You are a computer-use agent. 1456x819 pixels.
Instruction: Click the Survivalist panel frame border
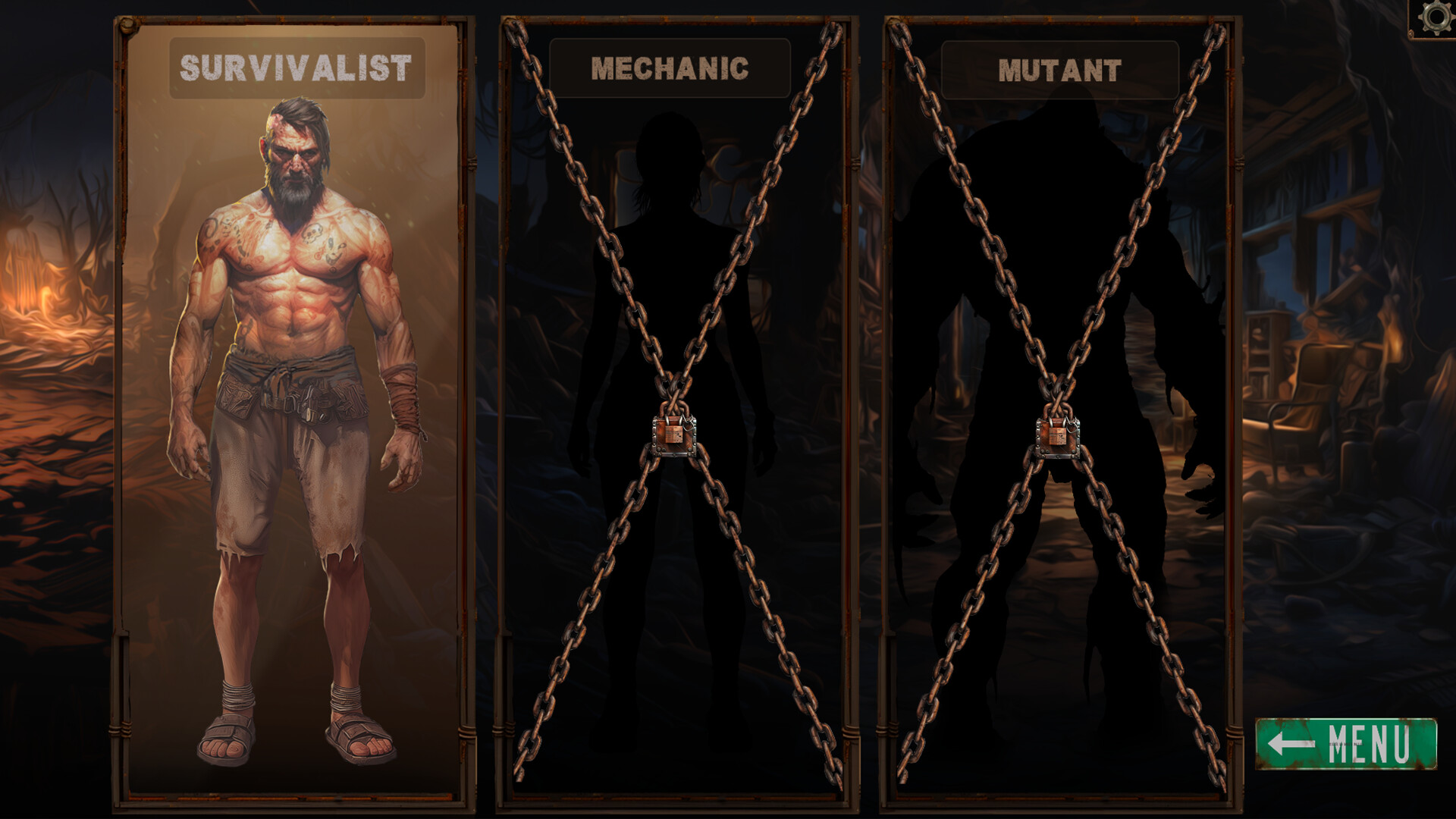pos(121,417)
